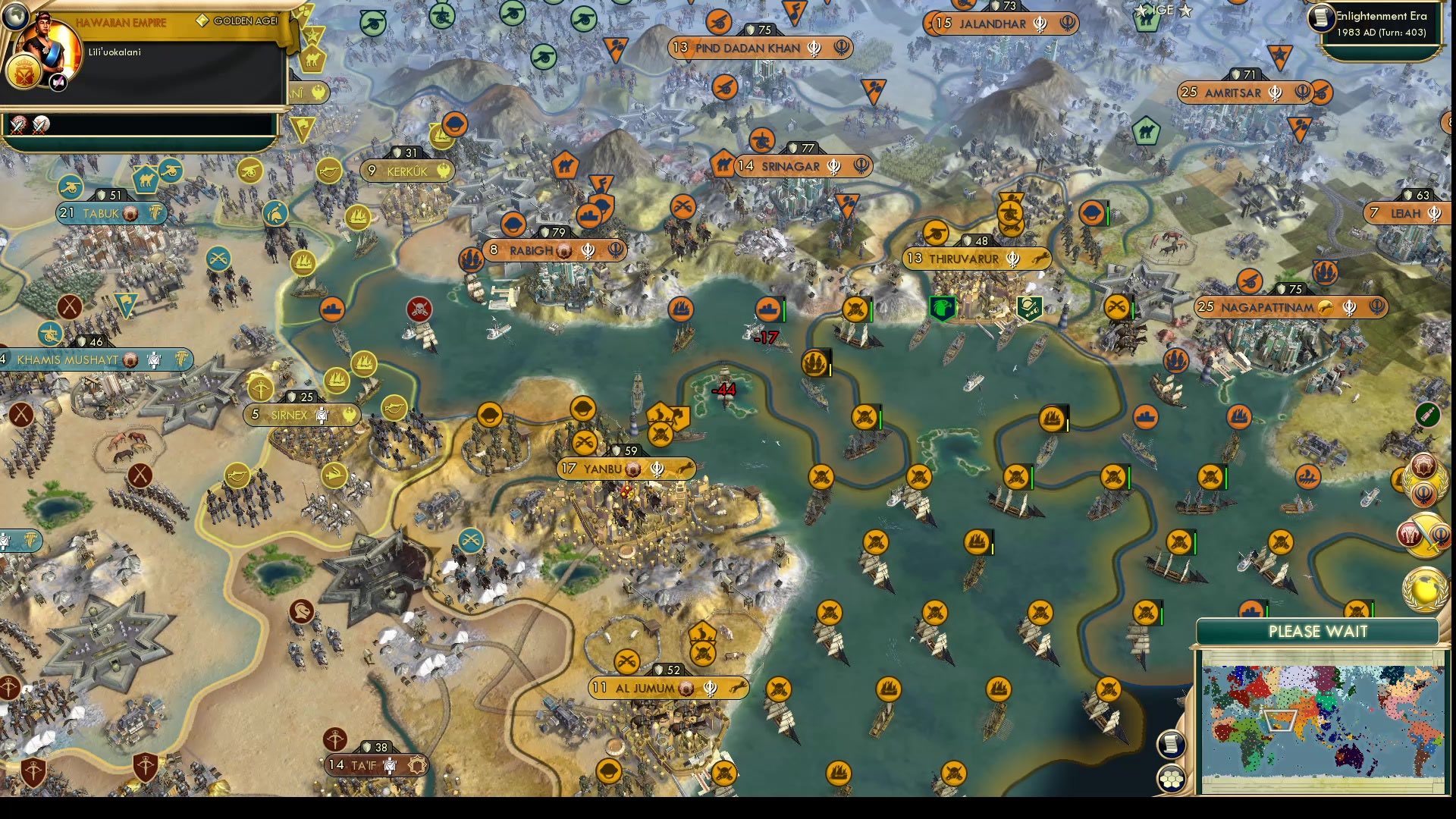Mute audio using the speaker icon near portrait
1456x819 pixels.
[x=58, y=81]
